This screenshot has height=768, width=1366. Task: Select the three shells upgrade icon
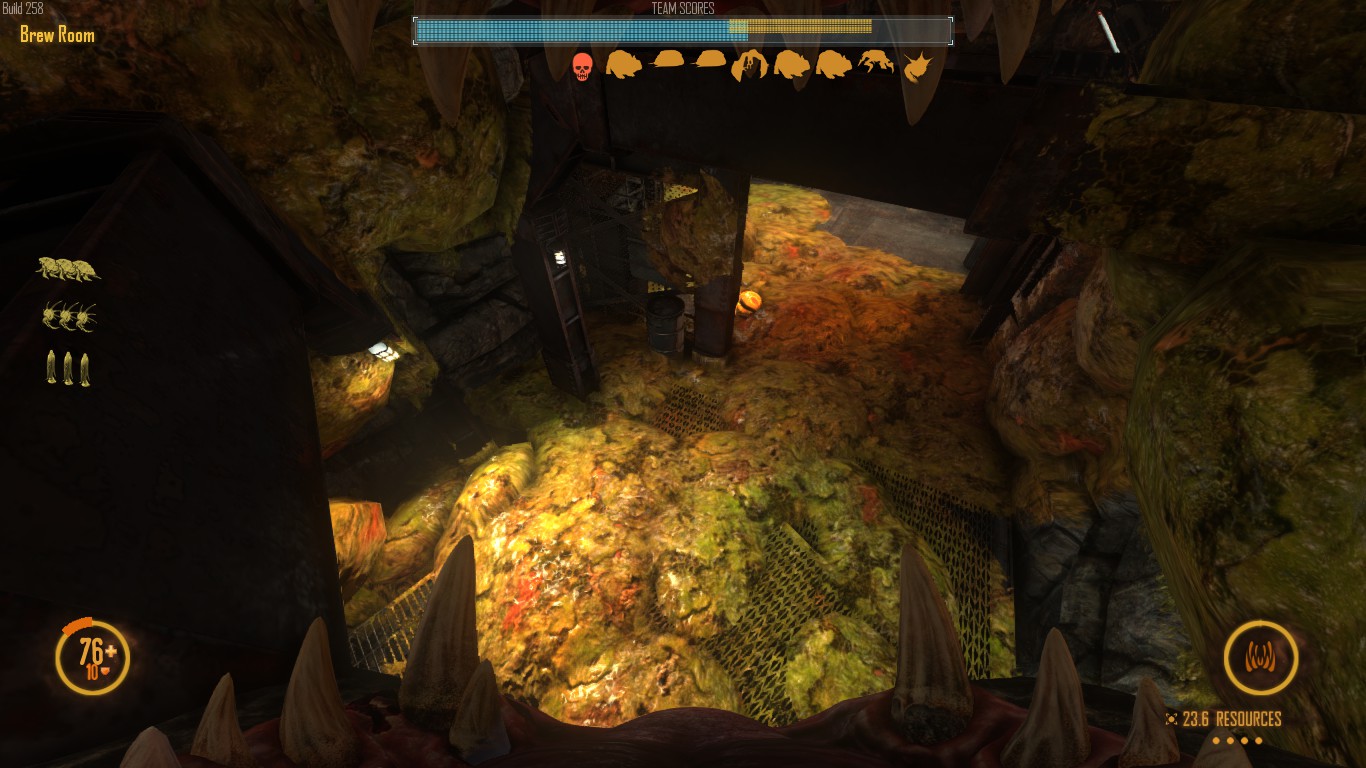tap(68, 269)
